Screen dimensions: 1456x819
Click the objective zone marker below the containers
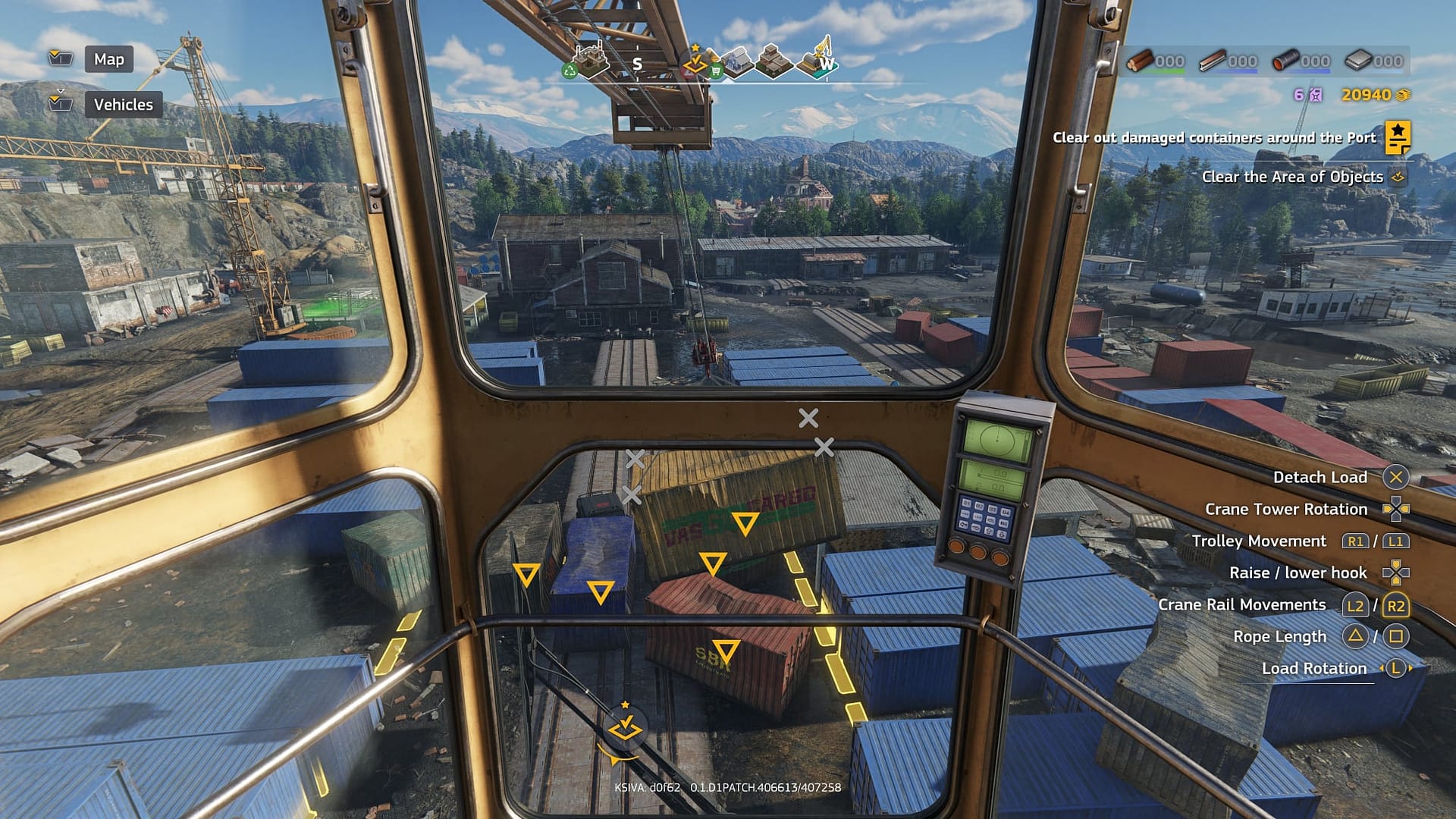click(625, 726)
